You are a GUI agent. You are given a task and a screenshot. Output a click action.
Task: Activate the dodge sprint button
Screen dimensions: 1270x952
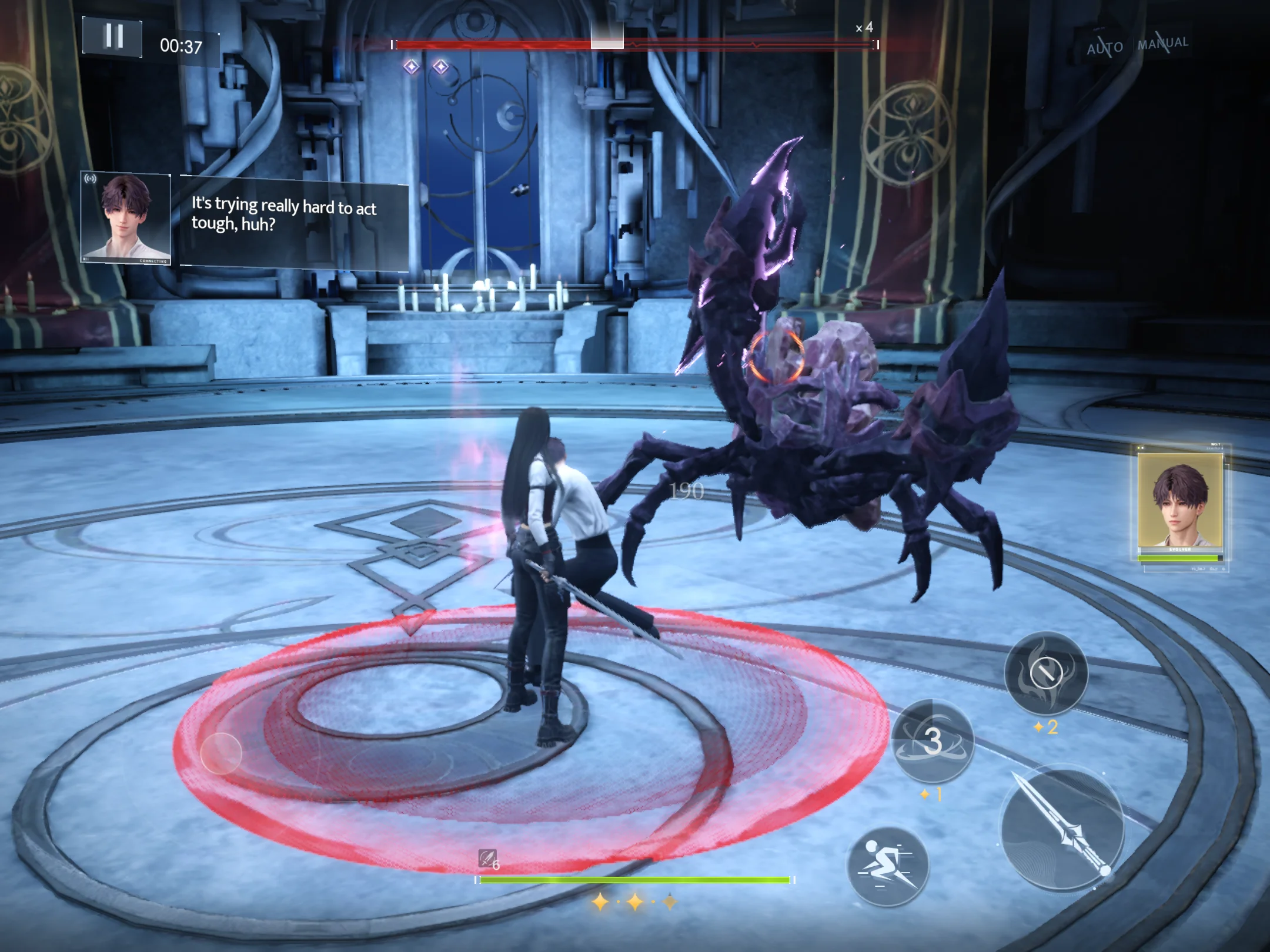[887, 866]
